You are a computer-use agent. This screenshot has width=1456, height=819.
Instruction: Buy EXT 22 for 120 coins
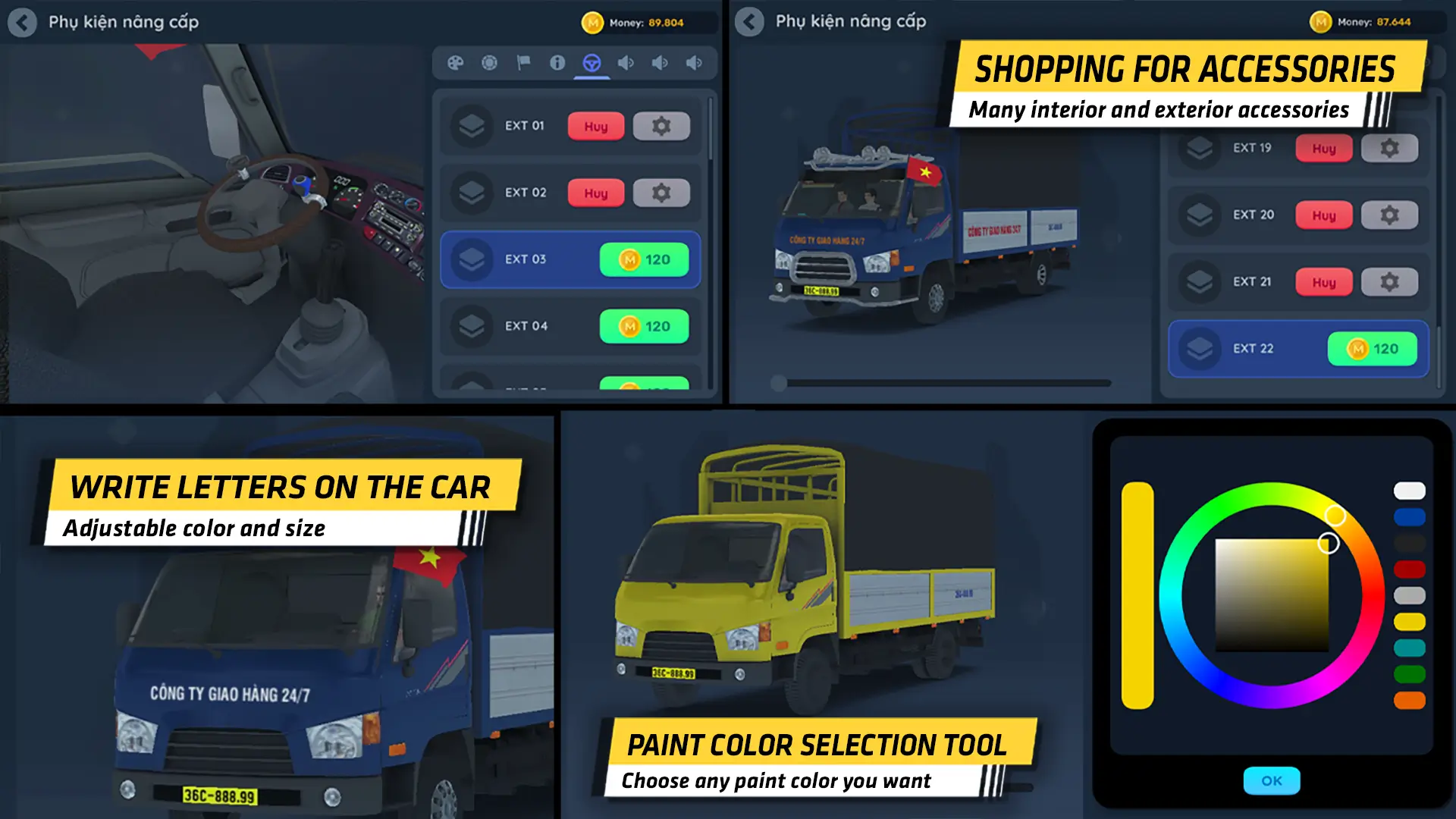[1373, 349]
